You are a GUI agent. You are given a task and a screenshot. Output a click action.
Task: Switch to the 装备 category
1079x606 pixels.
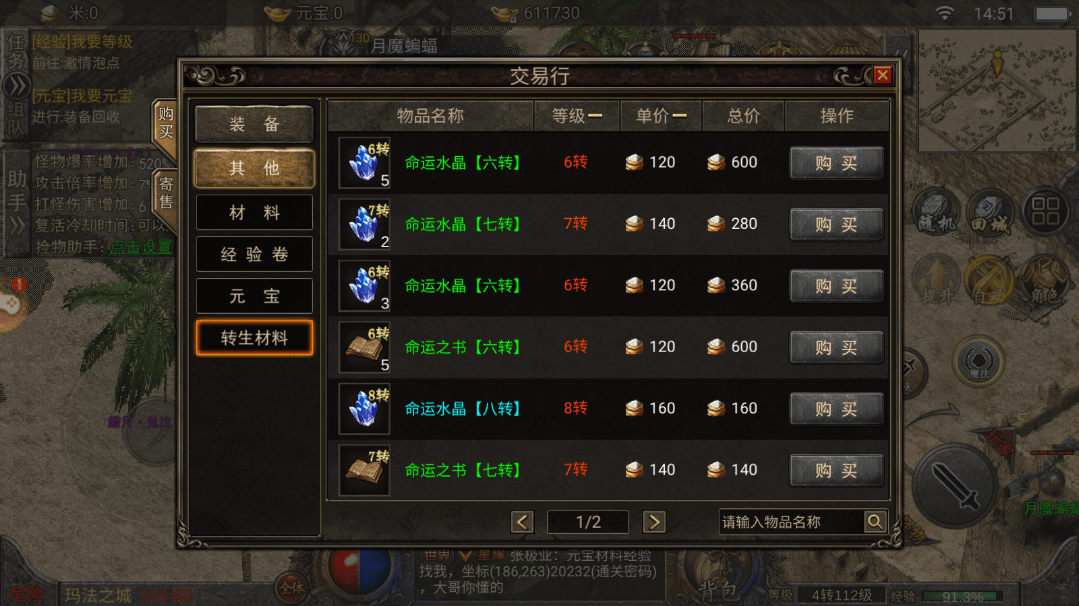(254, 124)
